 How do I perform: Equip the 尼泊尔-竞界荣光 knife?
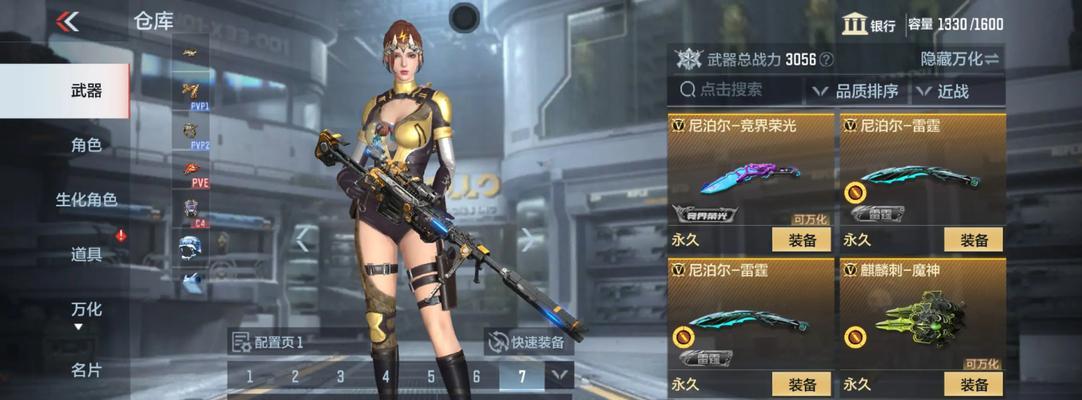pos(802,240)
